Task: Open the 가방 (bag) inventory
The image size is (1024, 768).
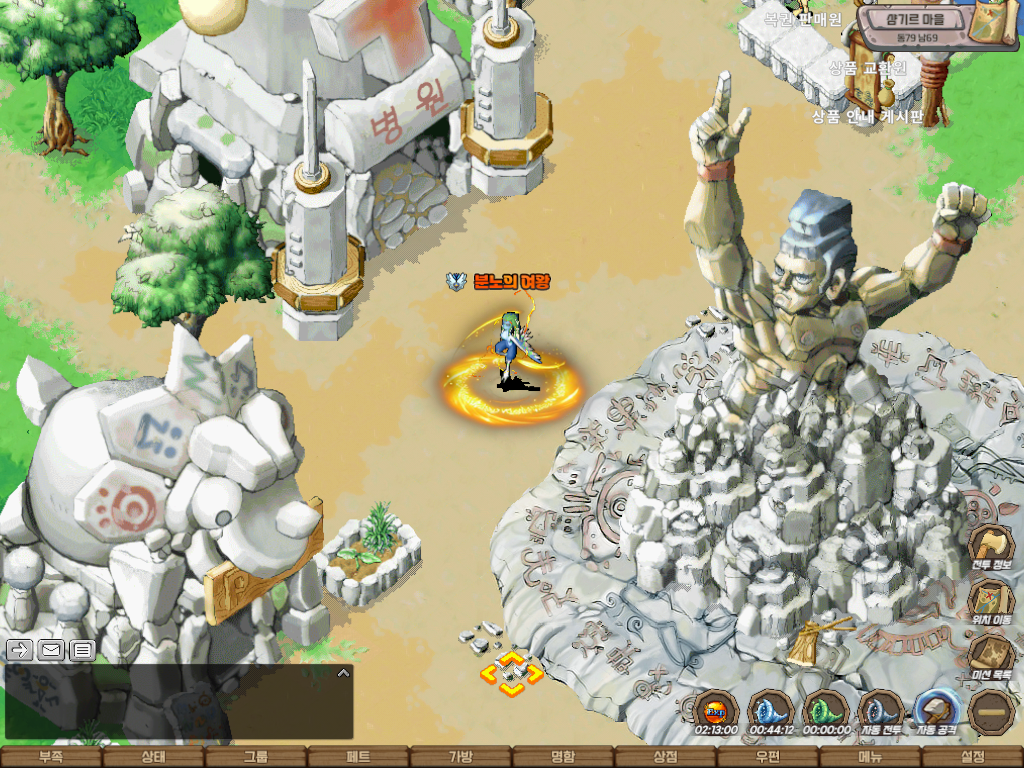Action: pos(460,757)
